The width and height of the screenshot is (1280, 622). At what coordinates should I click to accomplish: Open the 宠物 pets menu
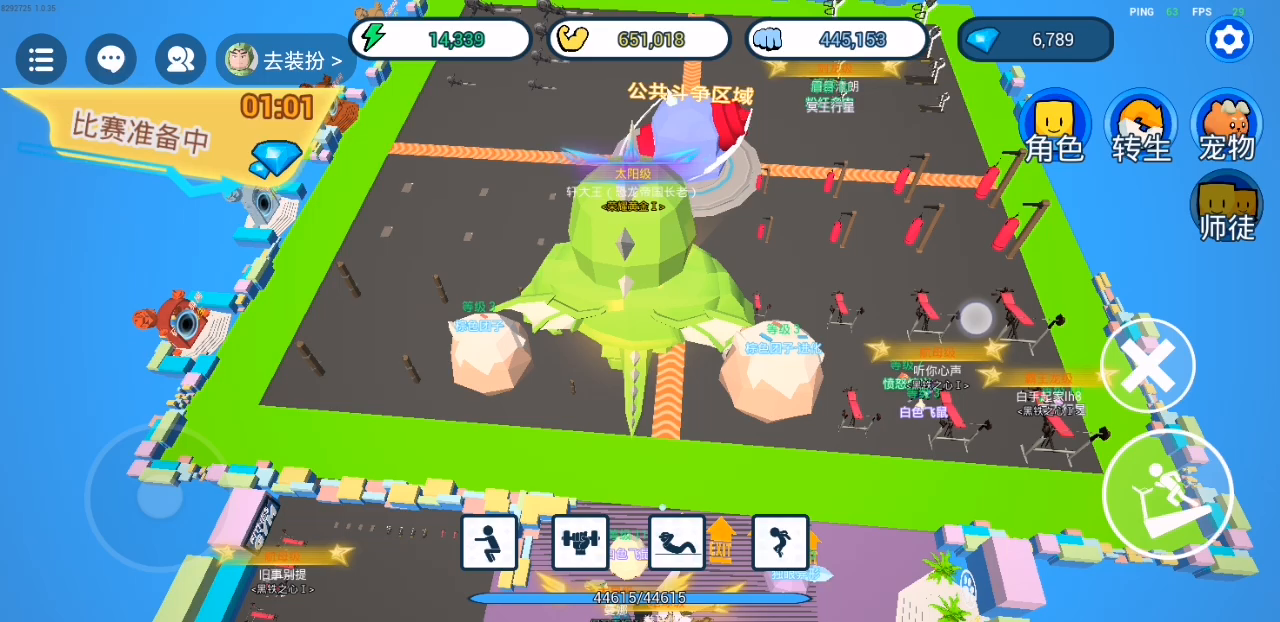click(x=1226, y=128)
